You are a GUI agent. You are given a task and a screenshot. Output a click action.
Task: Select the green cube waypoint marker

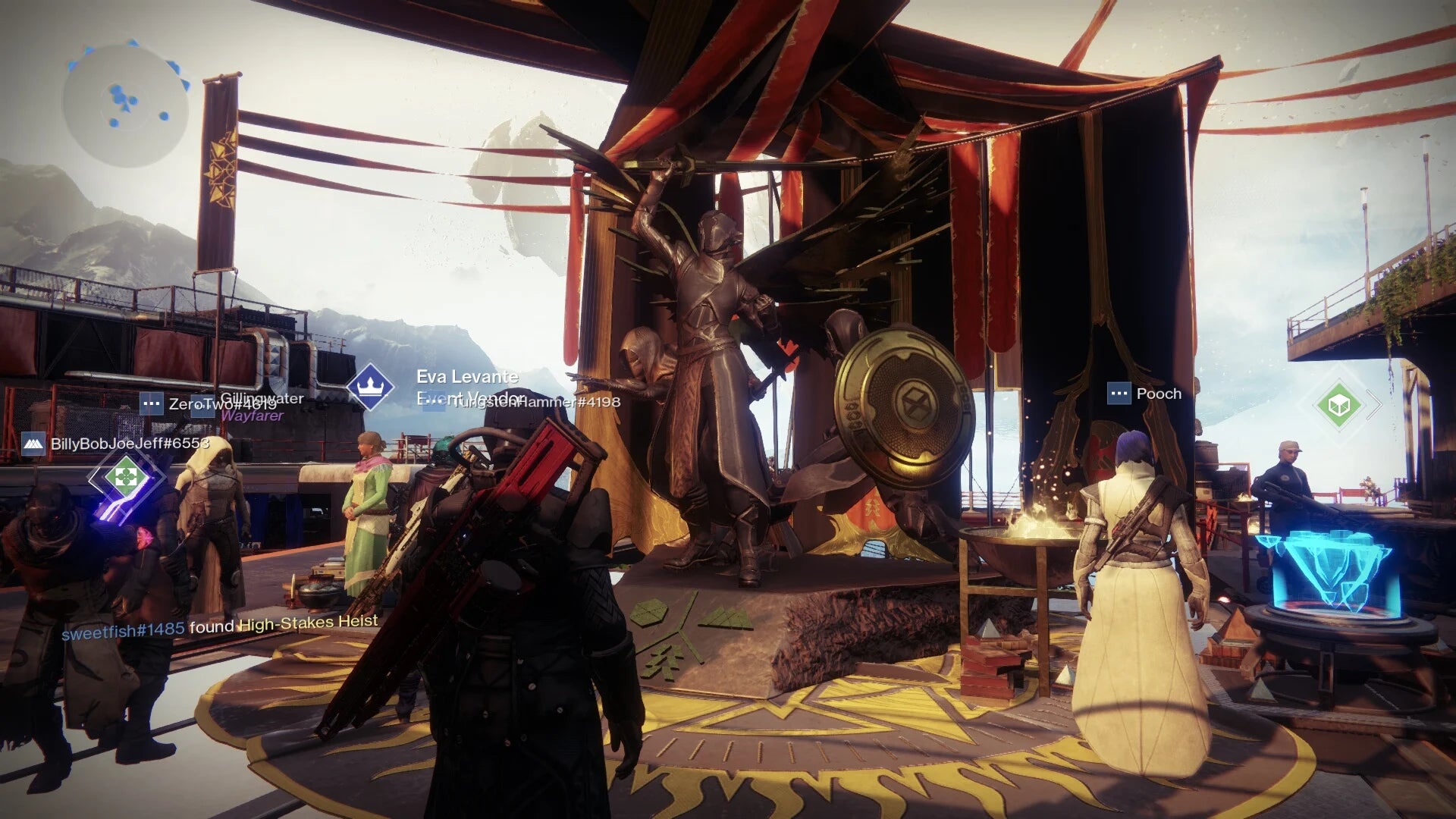point(1338,404)
